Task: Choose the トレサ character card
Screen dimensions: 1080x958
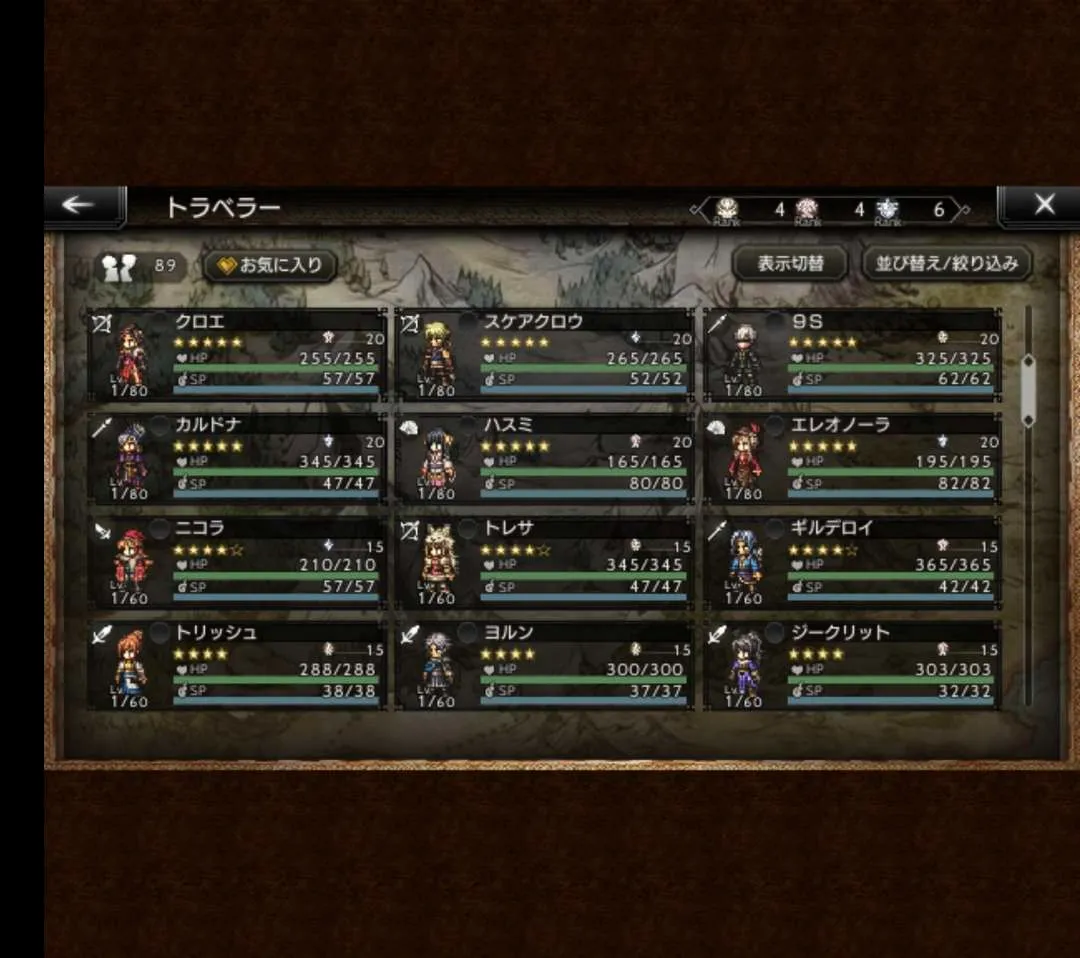Action: click(x=544, y=563)
